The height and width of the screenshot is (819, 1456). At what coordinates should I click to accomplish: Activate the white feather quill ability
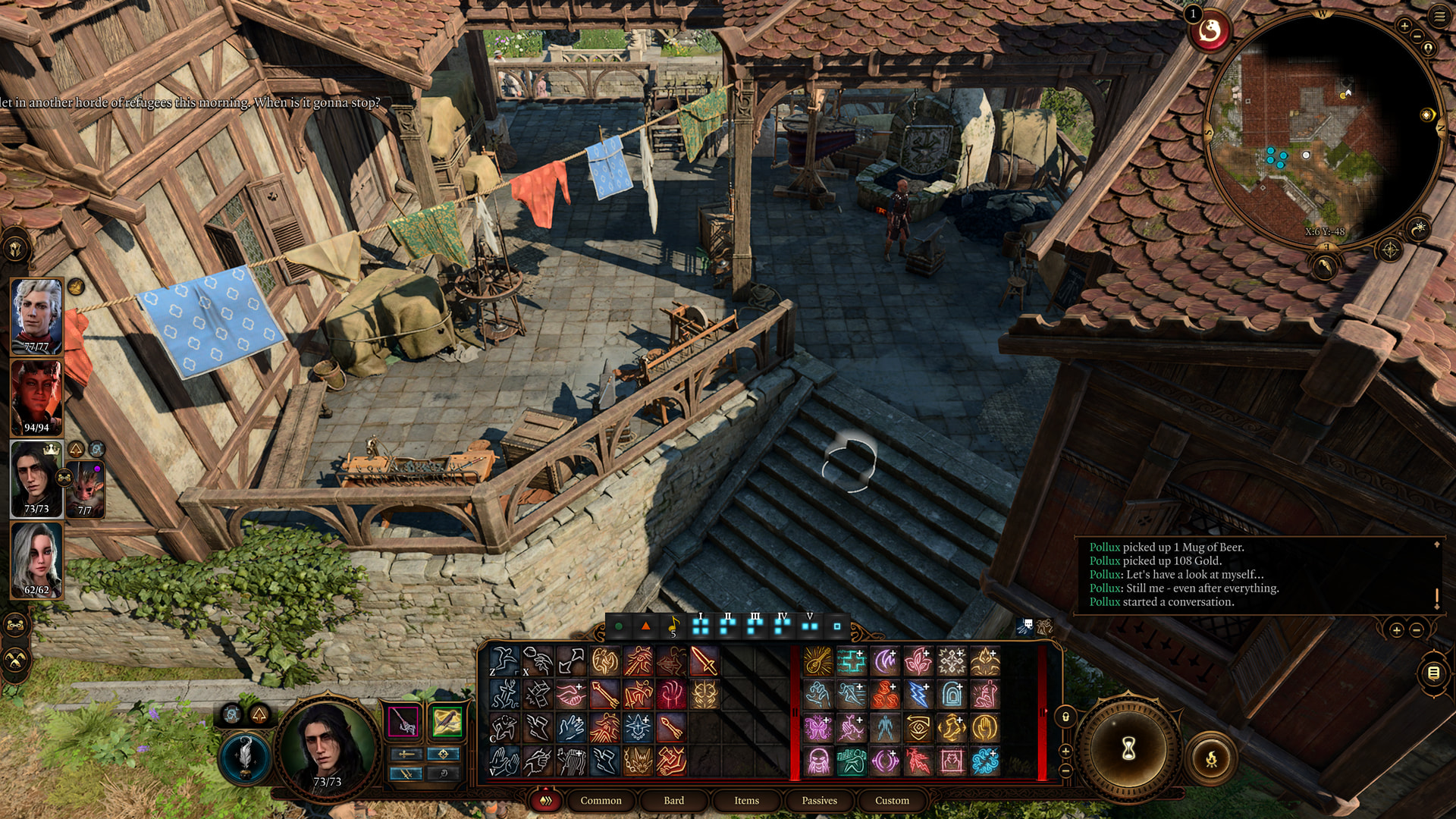coord(245,758)
